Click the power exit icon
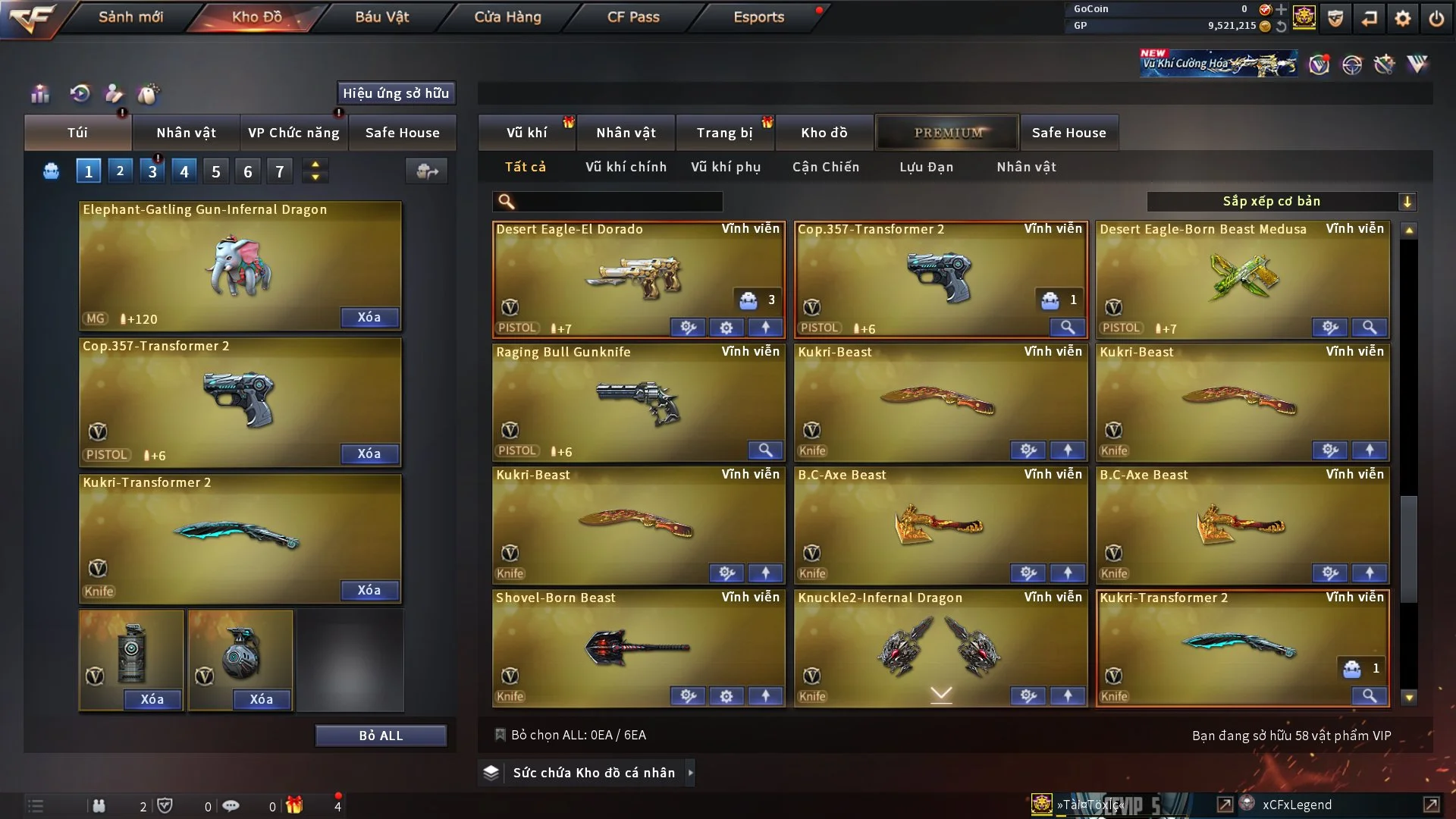 click(x=1436, y=18)
